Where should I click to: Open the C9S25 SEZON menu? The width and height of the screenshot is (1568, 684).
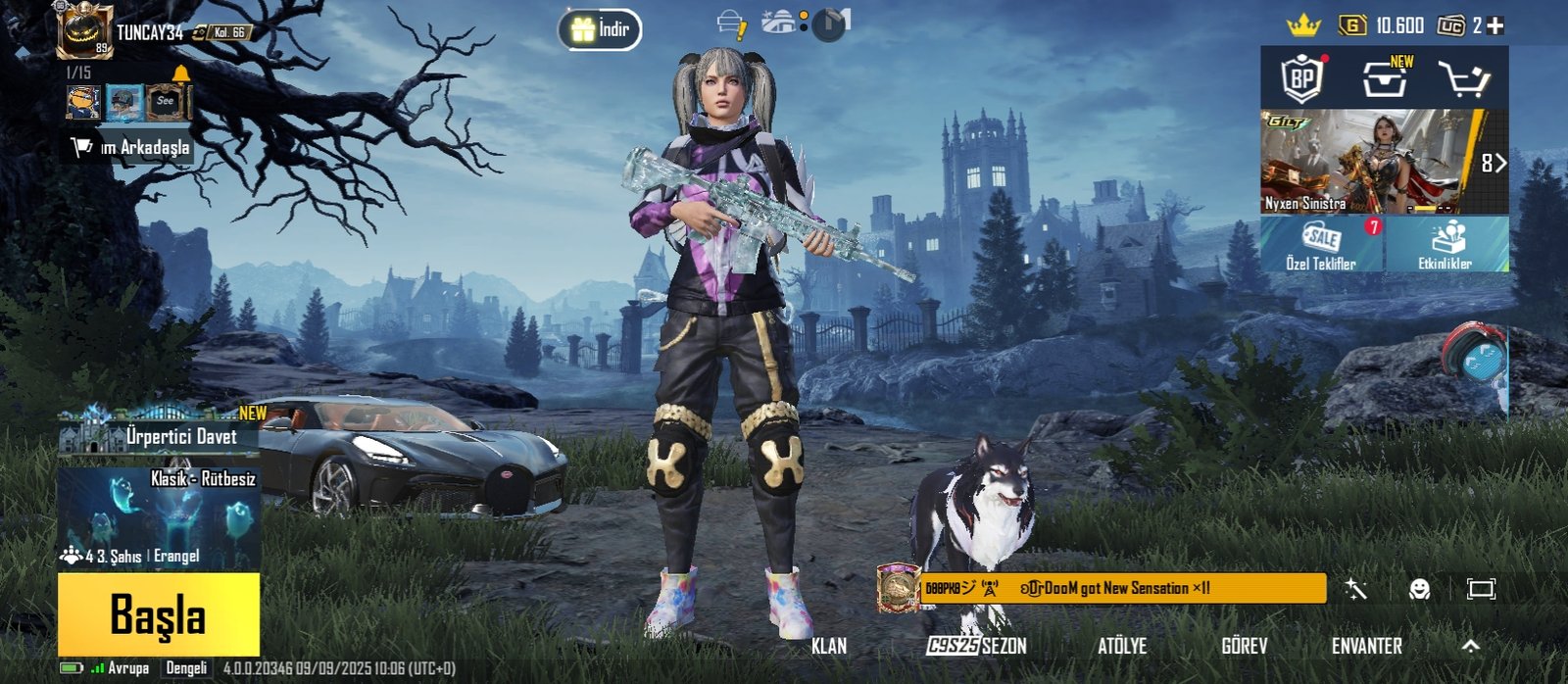[x=977, y=646]
